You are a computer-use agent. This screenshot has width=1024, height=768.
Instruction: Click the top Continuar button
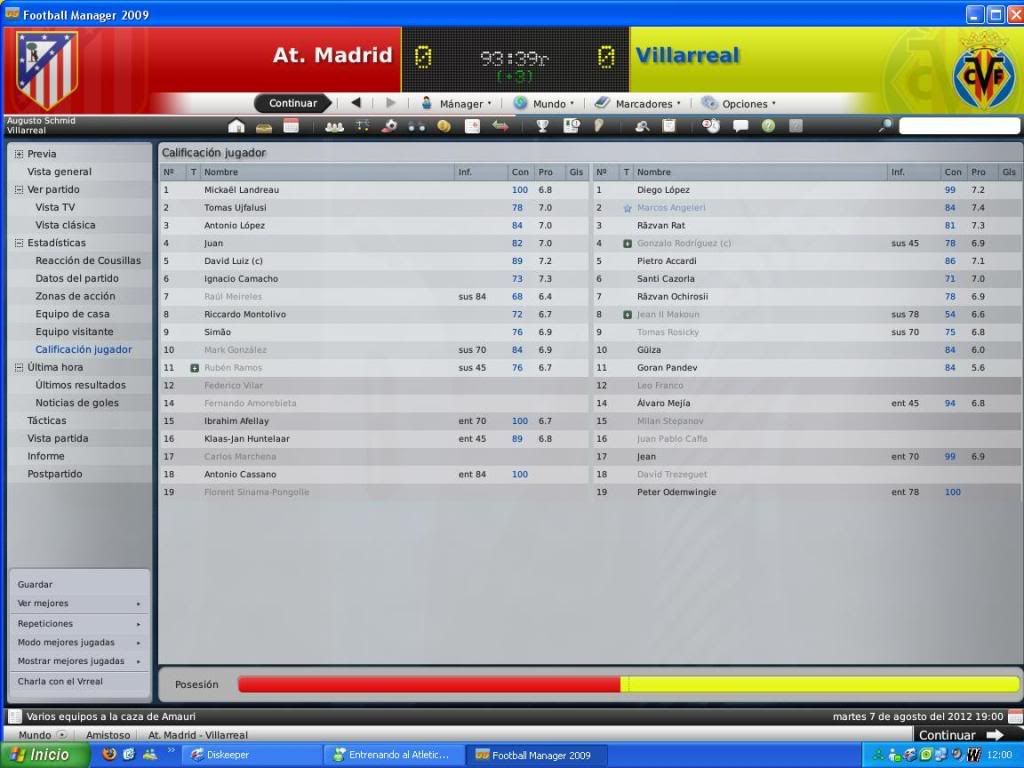(293, 103)
